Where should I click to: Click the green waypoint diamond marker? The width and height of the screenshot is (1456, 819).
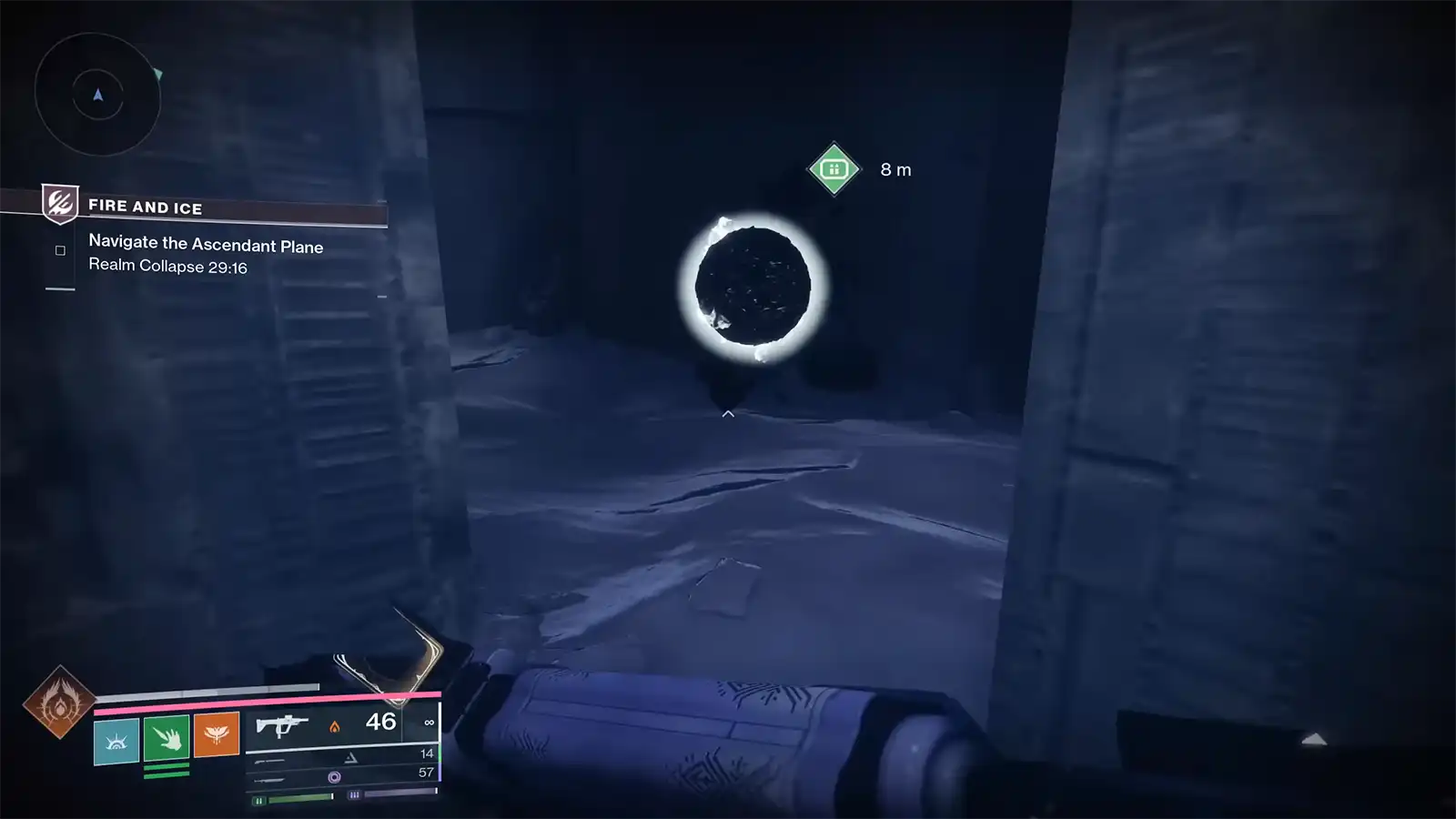[834, 167]
